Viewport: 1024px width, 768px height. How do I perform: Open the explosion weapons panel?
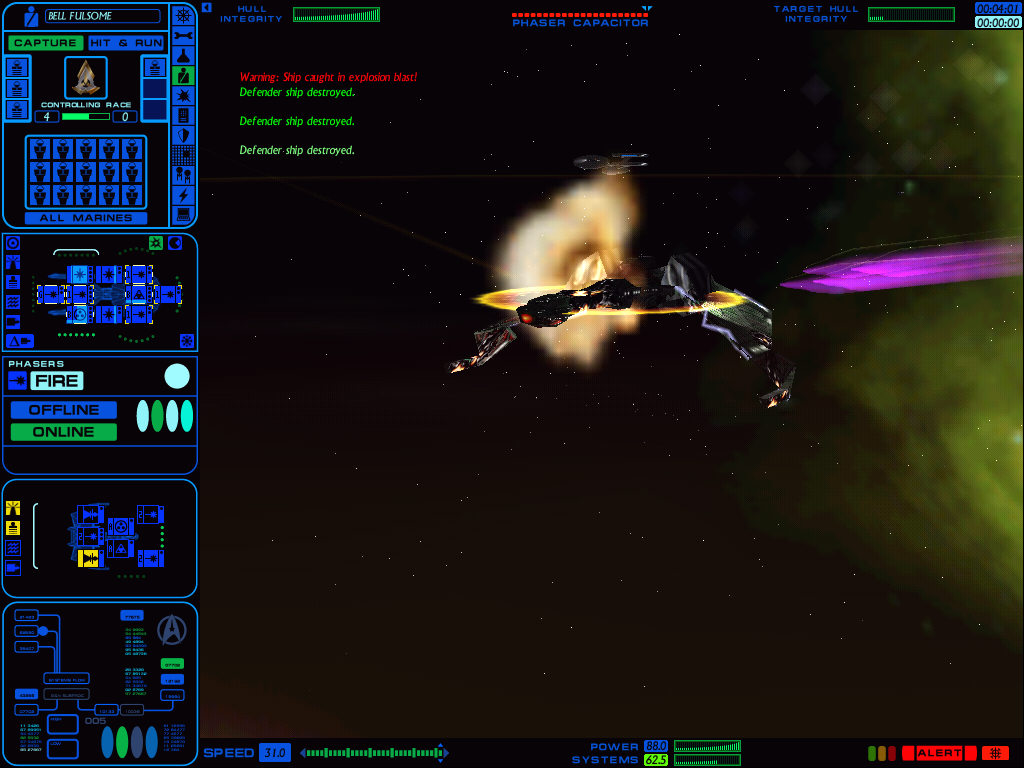(183, 95)
